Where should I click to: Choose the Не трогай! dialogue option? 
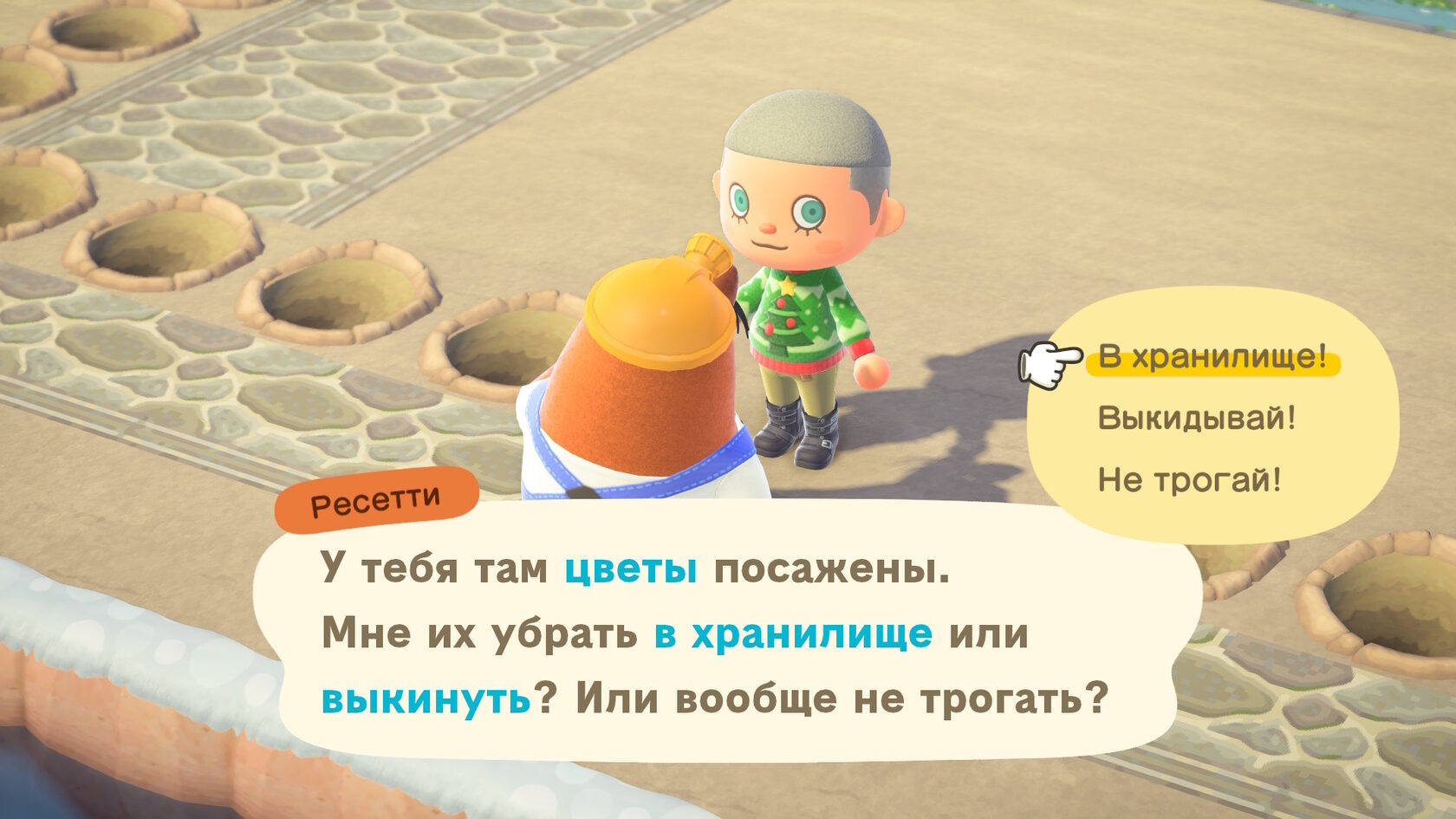pyautogui.click(x=1192, y=477)
